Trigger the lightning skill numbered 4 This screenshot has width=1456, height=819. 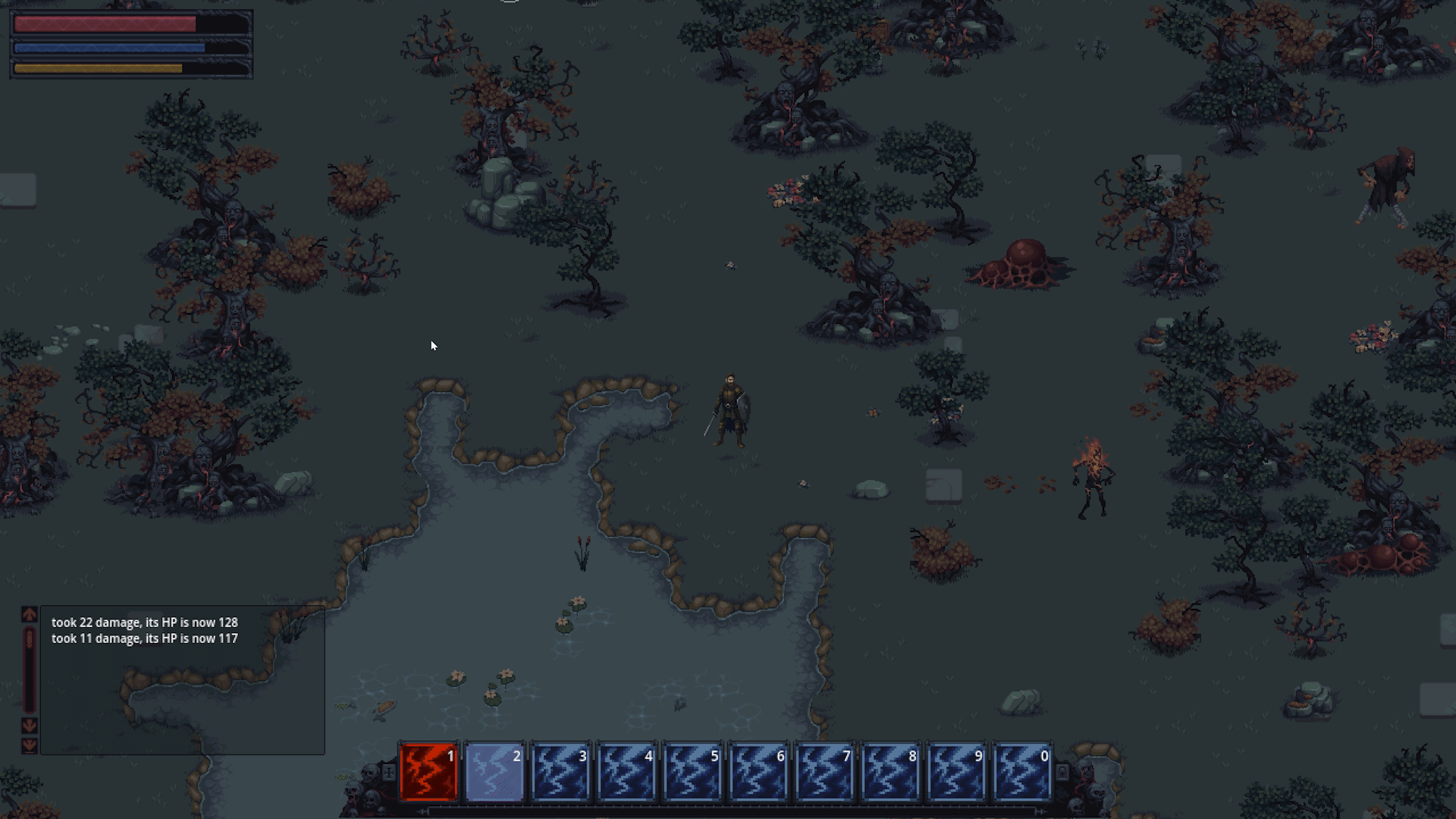(626, 772)
